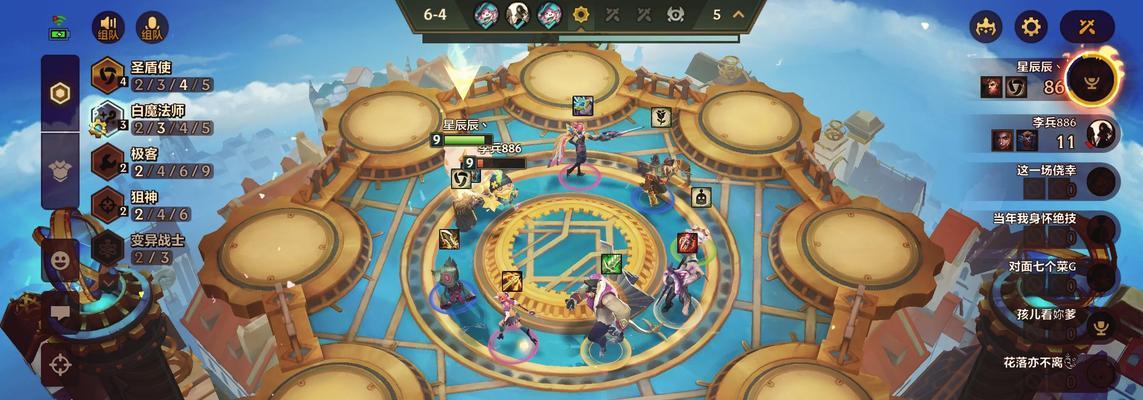The height and width of the screenshot is (400, 1143).
Task: Tap the crosshair target button
Action: point(60,362)
